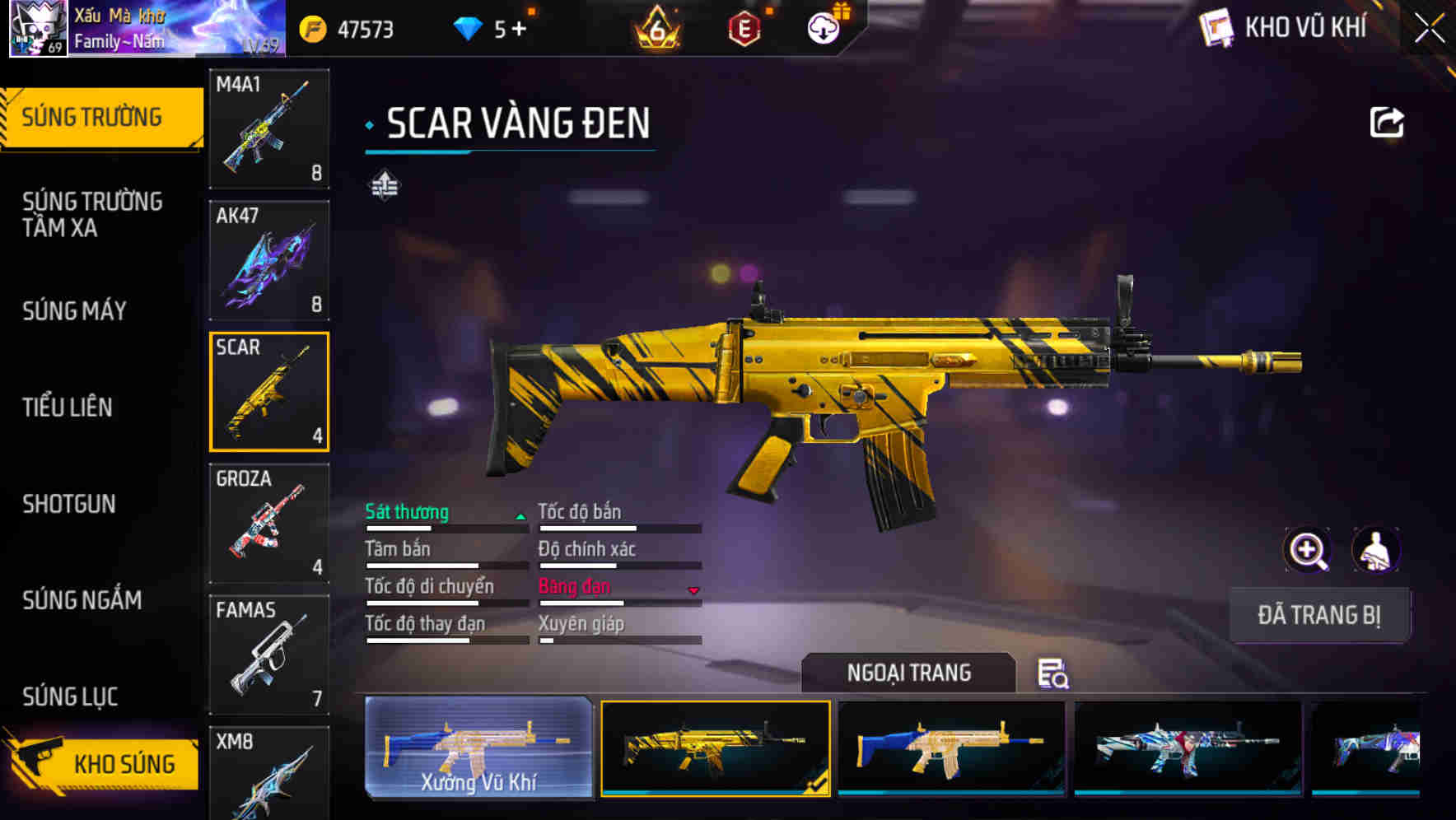Viewport: 1456px width, 820px height.
Task: Select the Súng Lục category
Action: [x=70, y=697]
